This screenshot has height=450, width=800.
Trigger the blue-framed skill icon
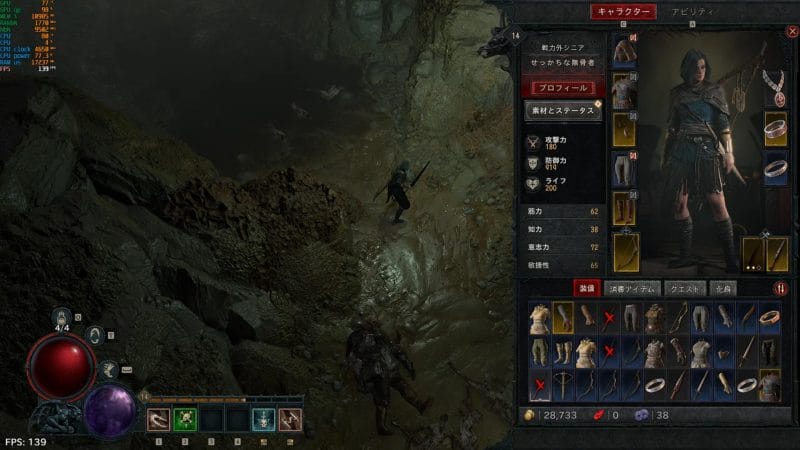[x=263, y=419]
